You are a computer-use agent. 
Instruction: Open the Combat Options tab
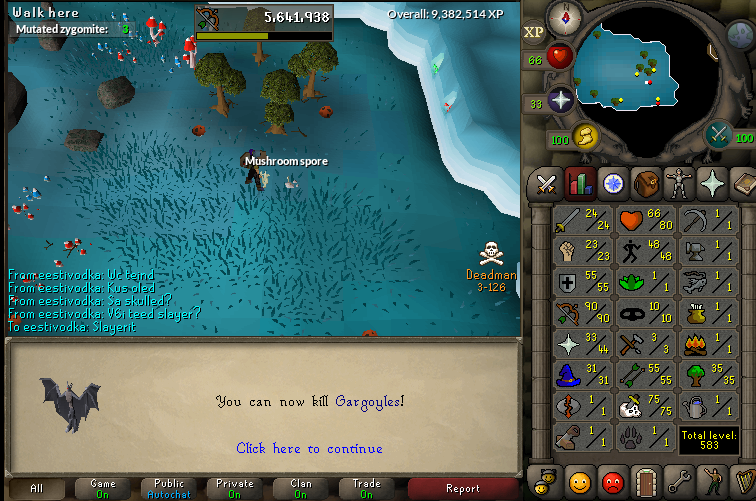[x=546, y=184]
